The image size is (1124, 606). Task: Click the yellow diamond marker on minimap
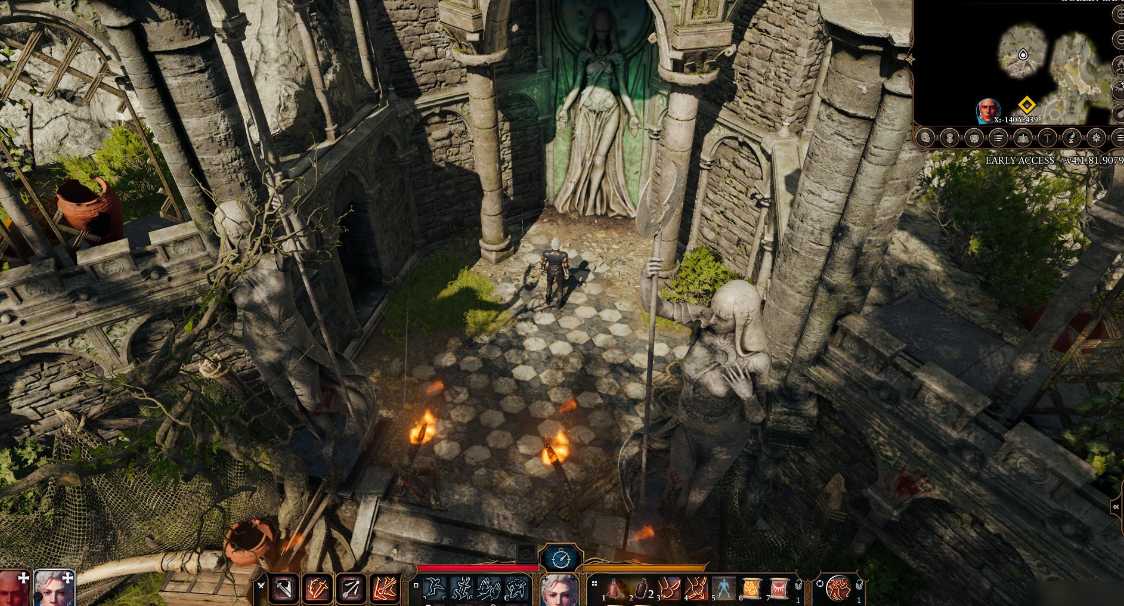click(1026, 105)
